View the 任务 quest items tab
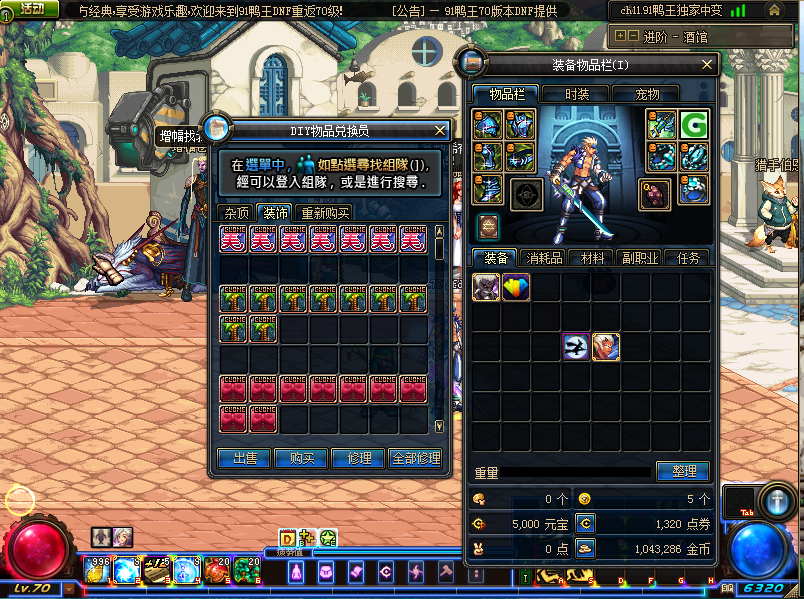The height and width of the screenshot is (599, 804). 688,258
